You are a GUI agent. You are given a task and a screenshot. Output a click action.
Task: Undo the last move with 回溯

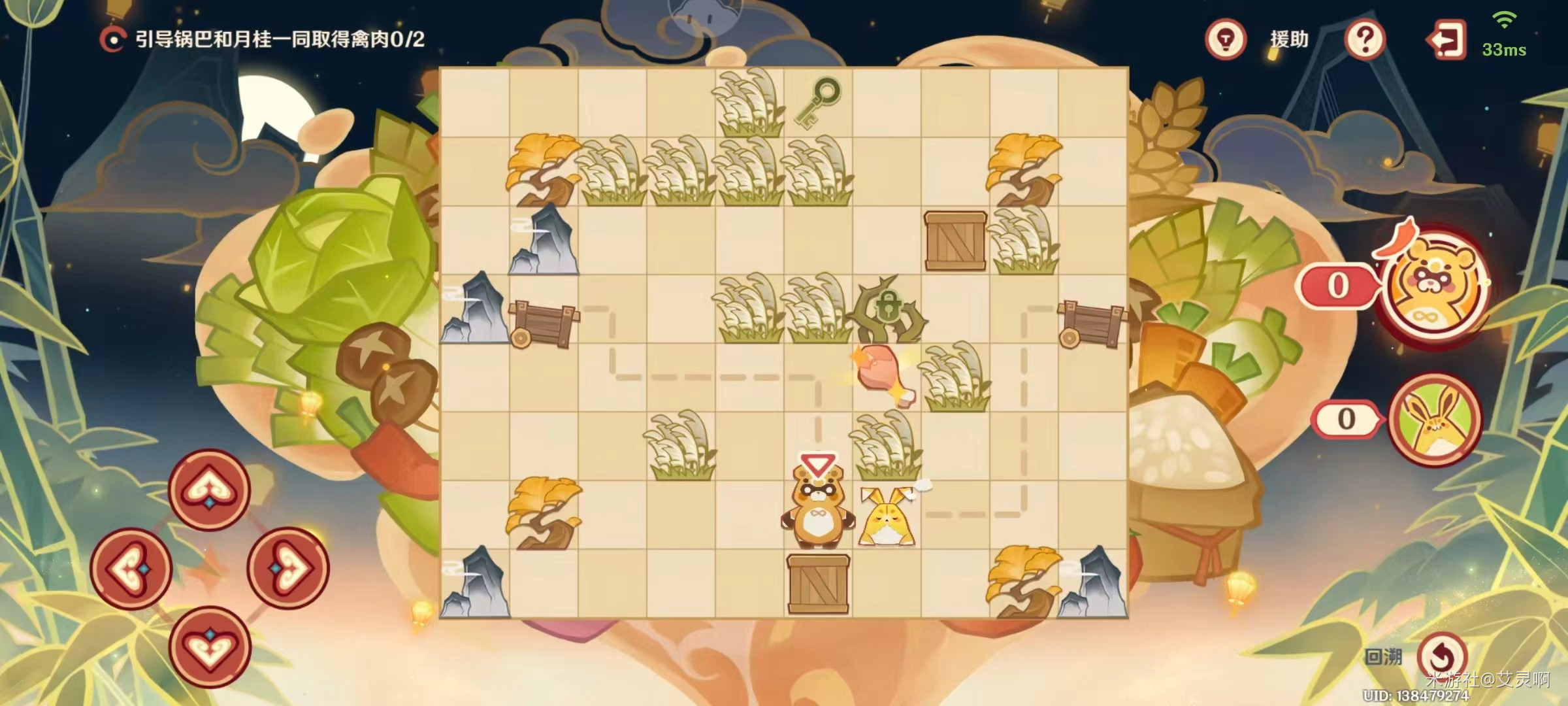(1441, 656)
